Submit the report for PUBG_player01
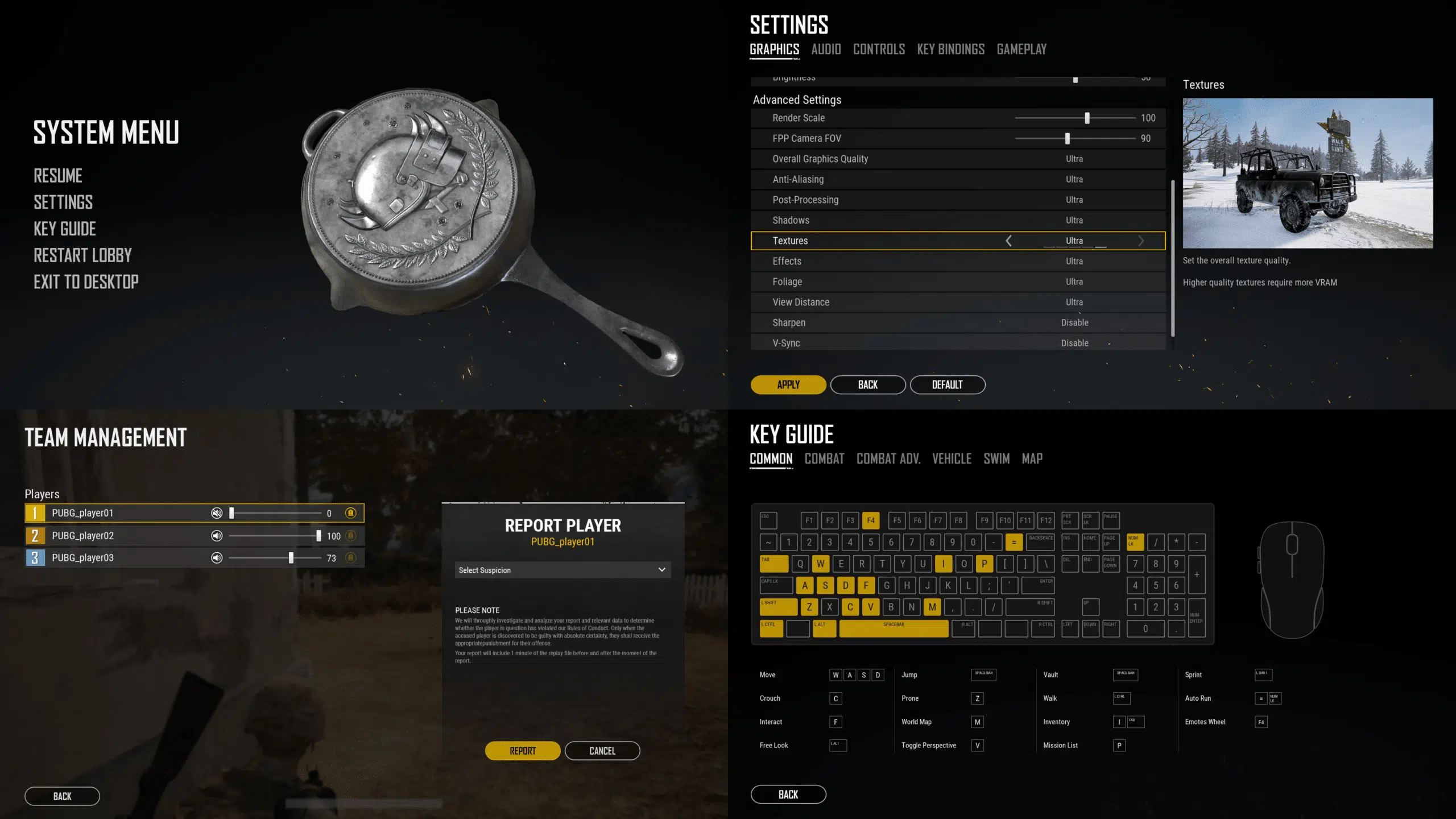 [522, 750]
